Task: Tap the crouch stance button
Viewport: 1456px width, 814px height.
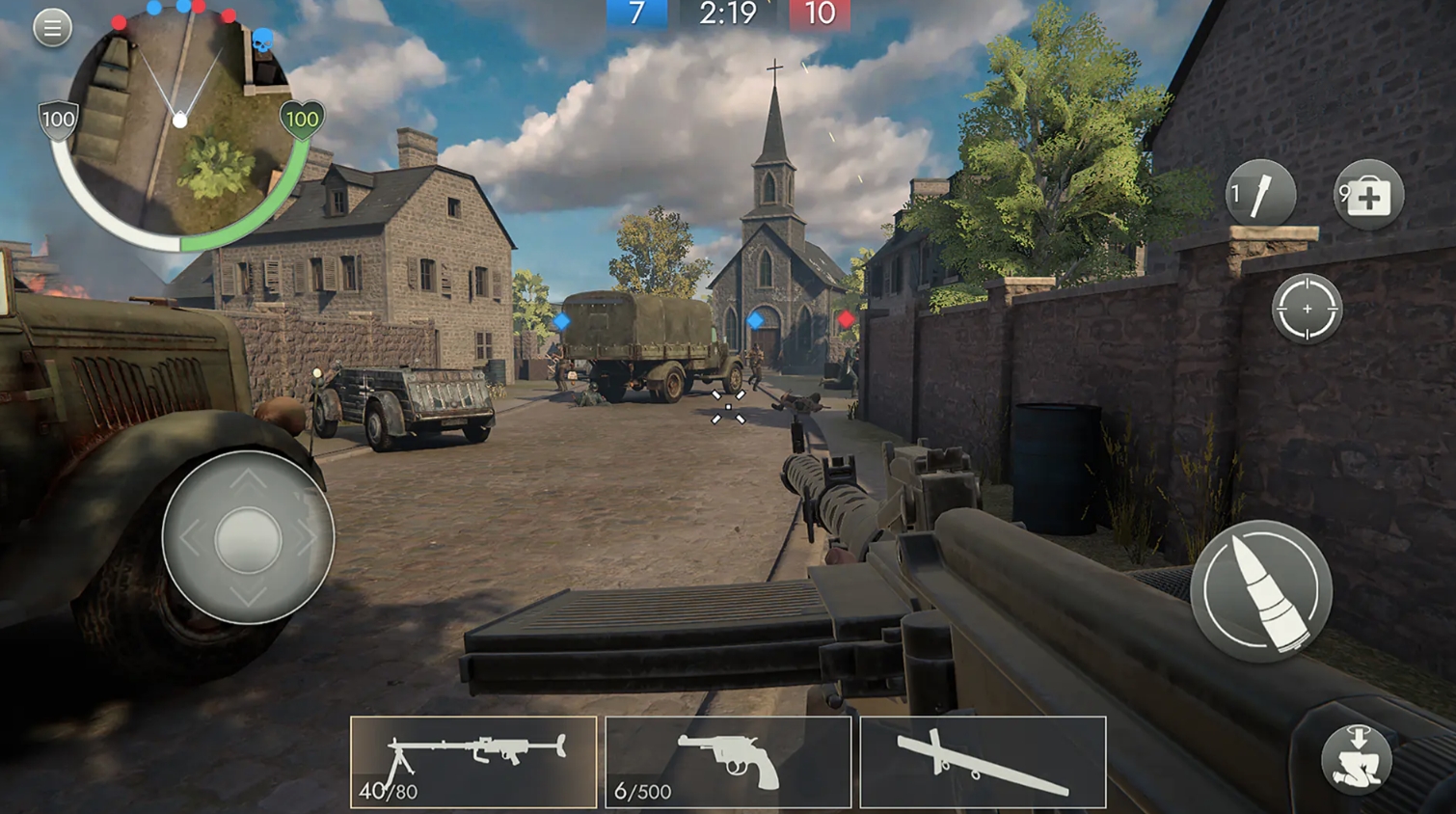Action: pyautogui.click(x=1357, y=759)
